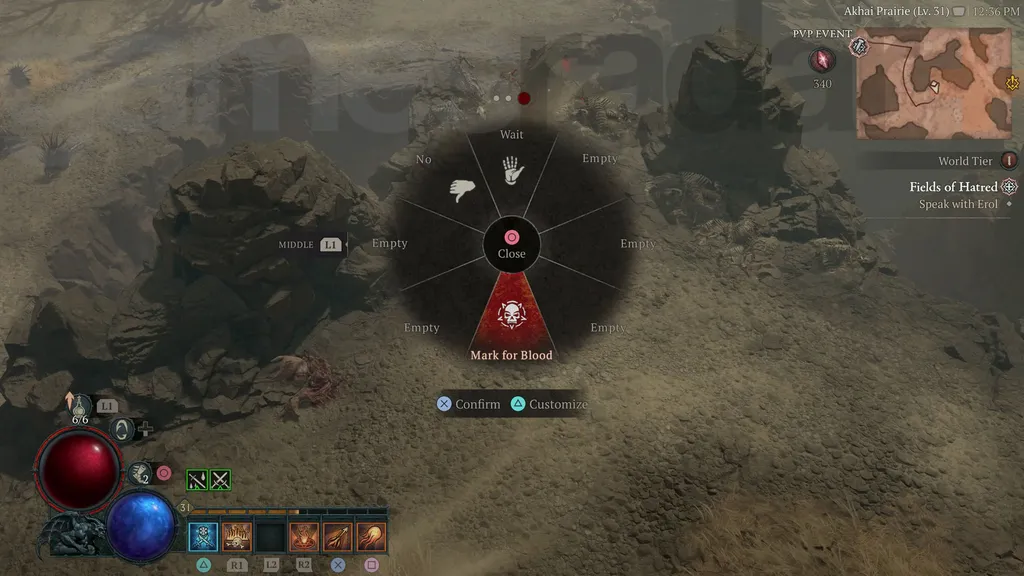Select the red shard PVP Event icon
Viewport: 1024px width, 576px height.
click(x=822, y=61)
